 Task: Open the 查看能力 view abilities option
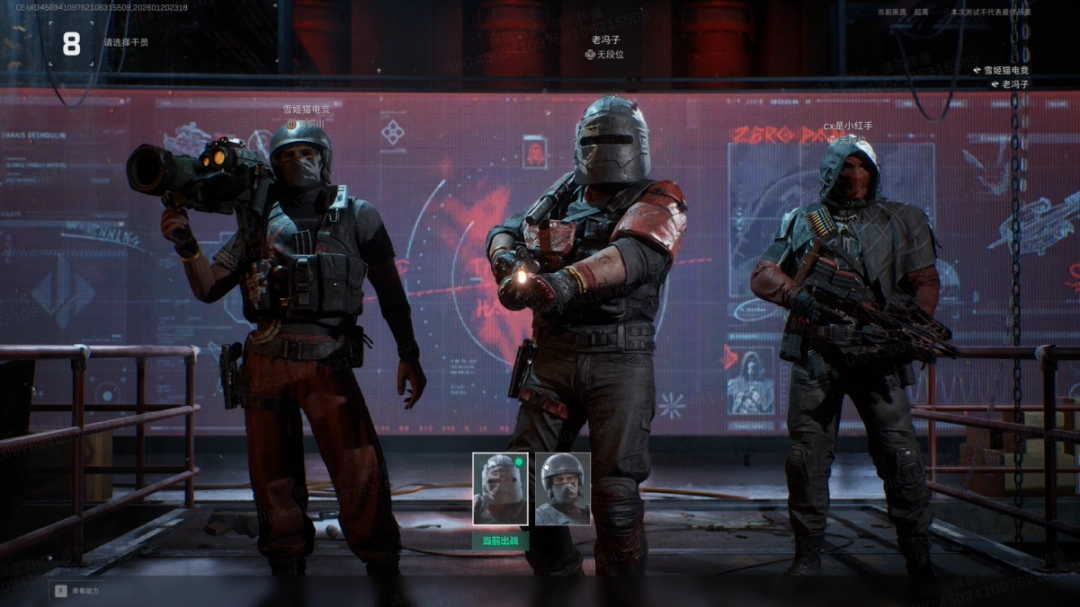pyautogui.click(x=78, y=591)
